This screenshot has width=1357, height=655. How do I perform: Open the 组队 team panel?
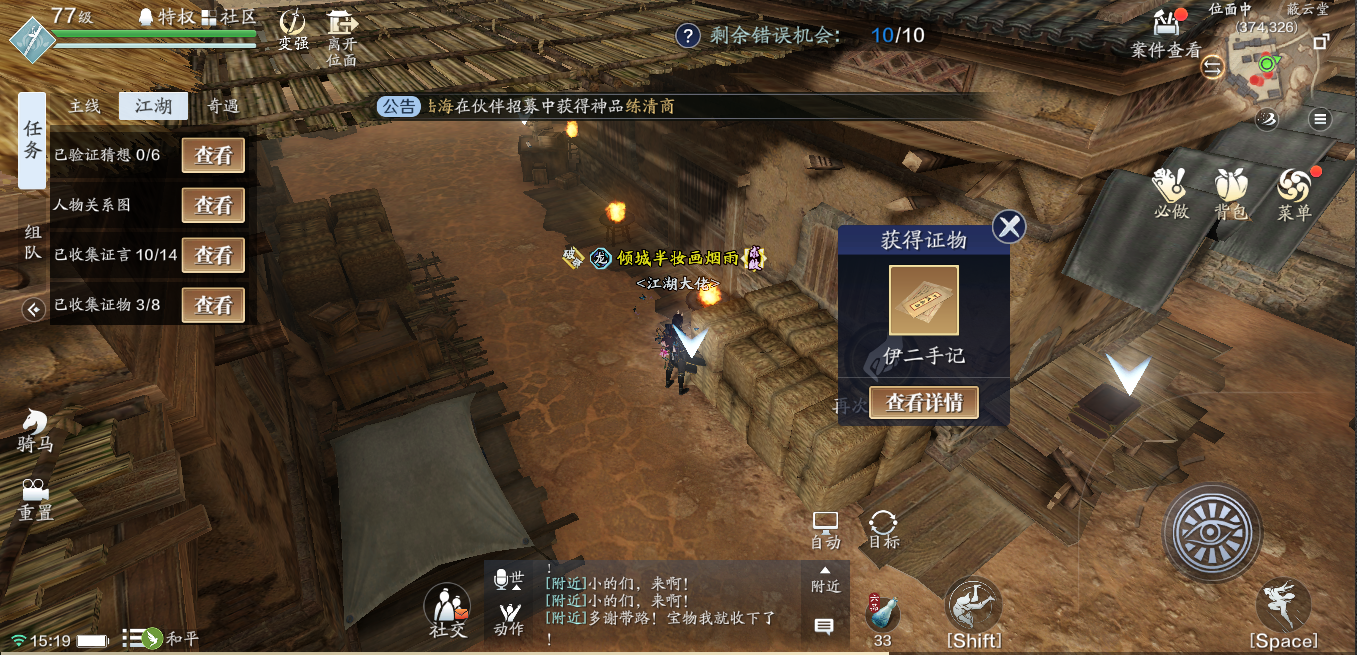pyautogui.click(x=33, y=242)
